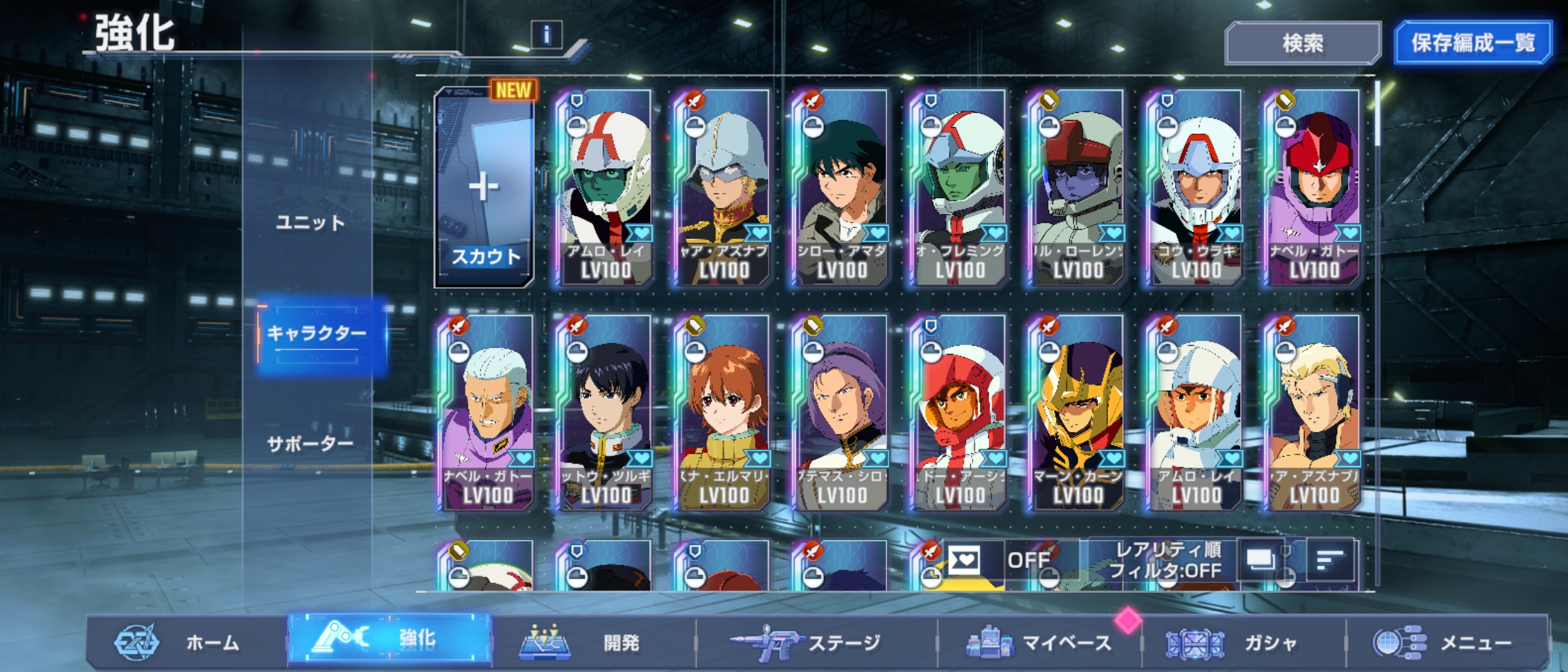Switch to the ユニット tab

[310, 223]
